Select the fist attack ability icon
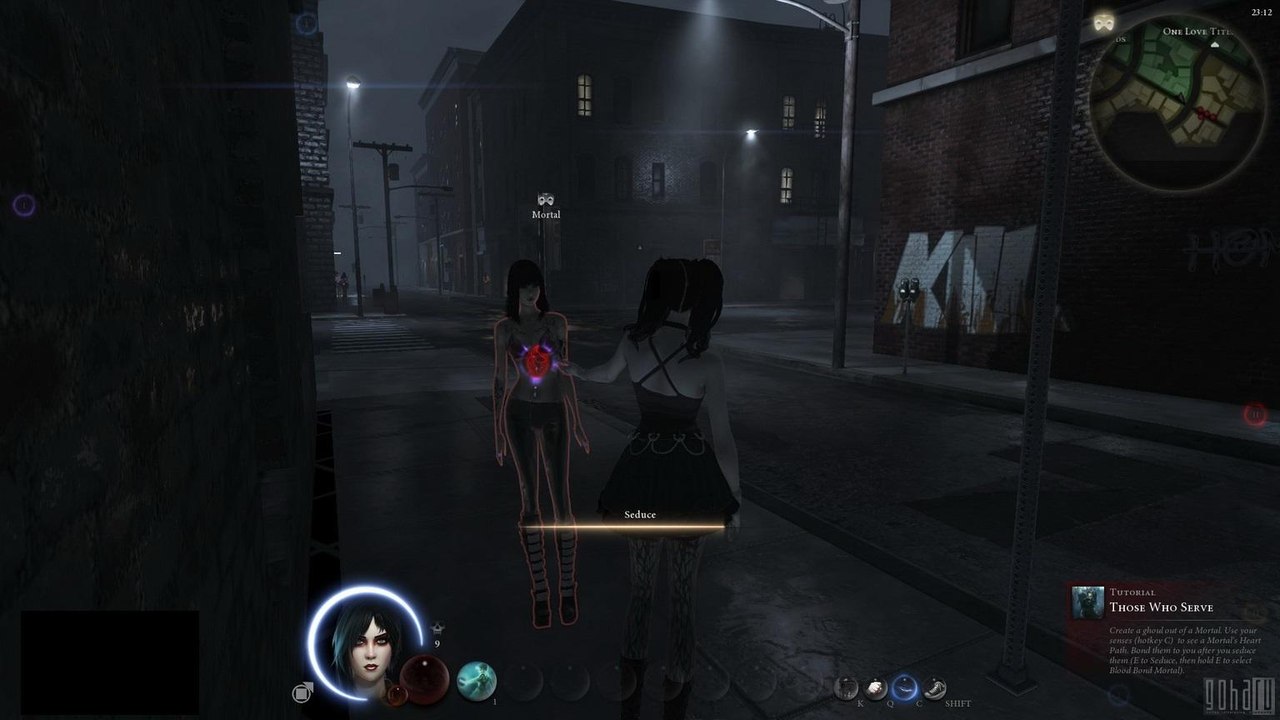 click(875, 687)
